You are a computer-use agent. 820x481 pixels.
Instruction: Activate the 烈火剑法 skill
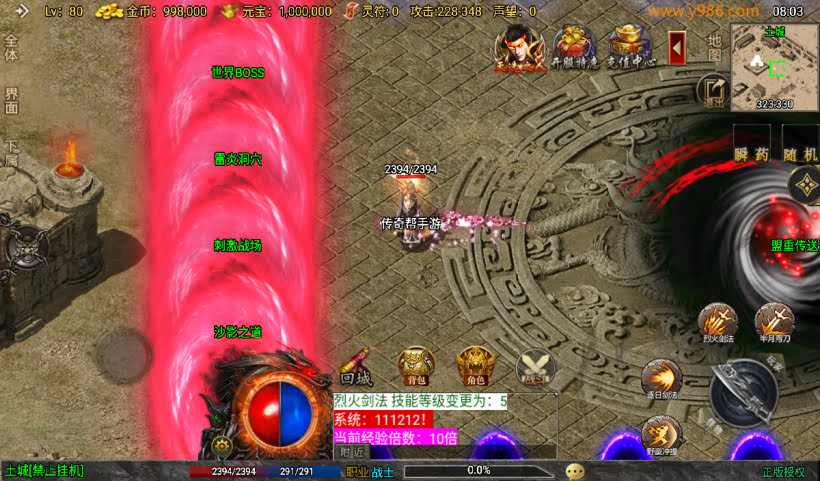coord(717,322)
